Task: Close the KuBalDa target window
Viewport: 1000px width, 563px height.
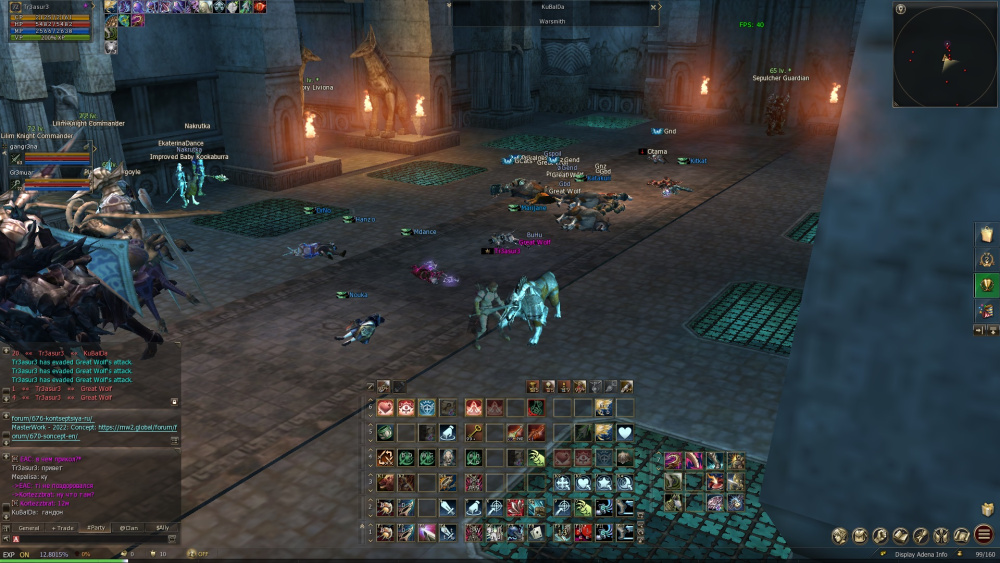Action: tap(653, 7)
